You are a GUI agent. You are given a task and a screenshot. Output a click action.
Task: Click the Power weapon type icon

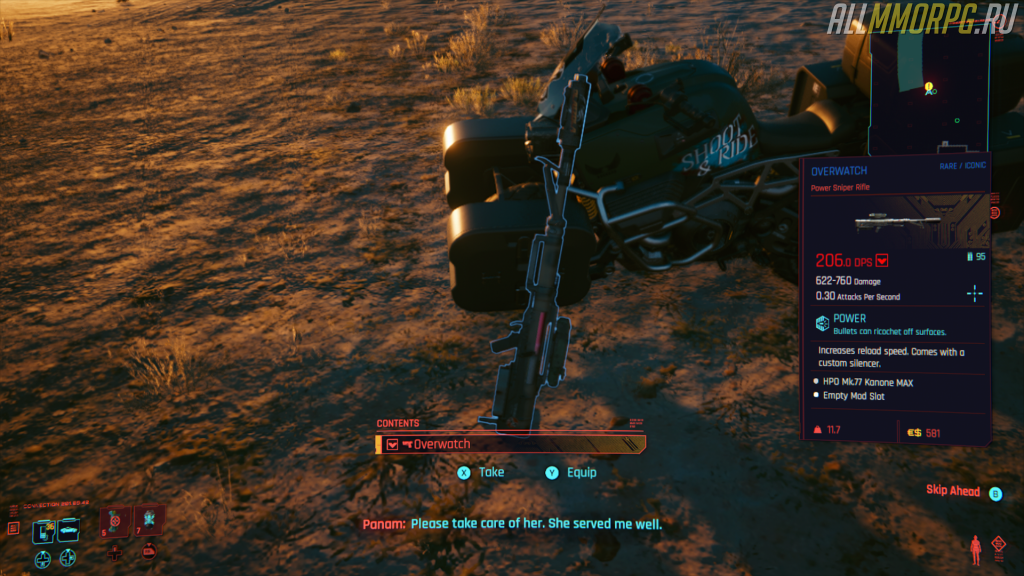click(819, 323)
